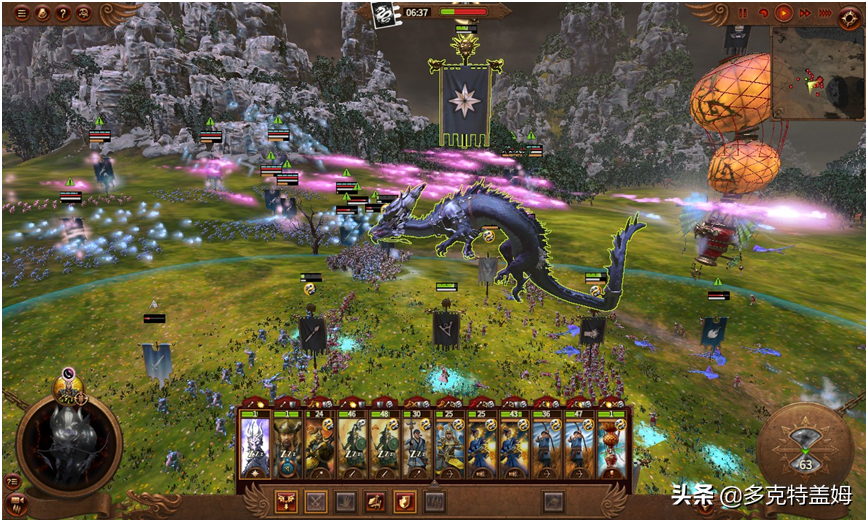Click the question mark help button
Screen dimensions: 868x522
[63, 14]
